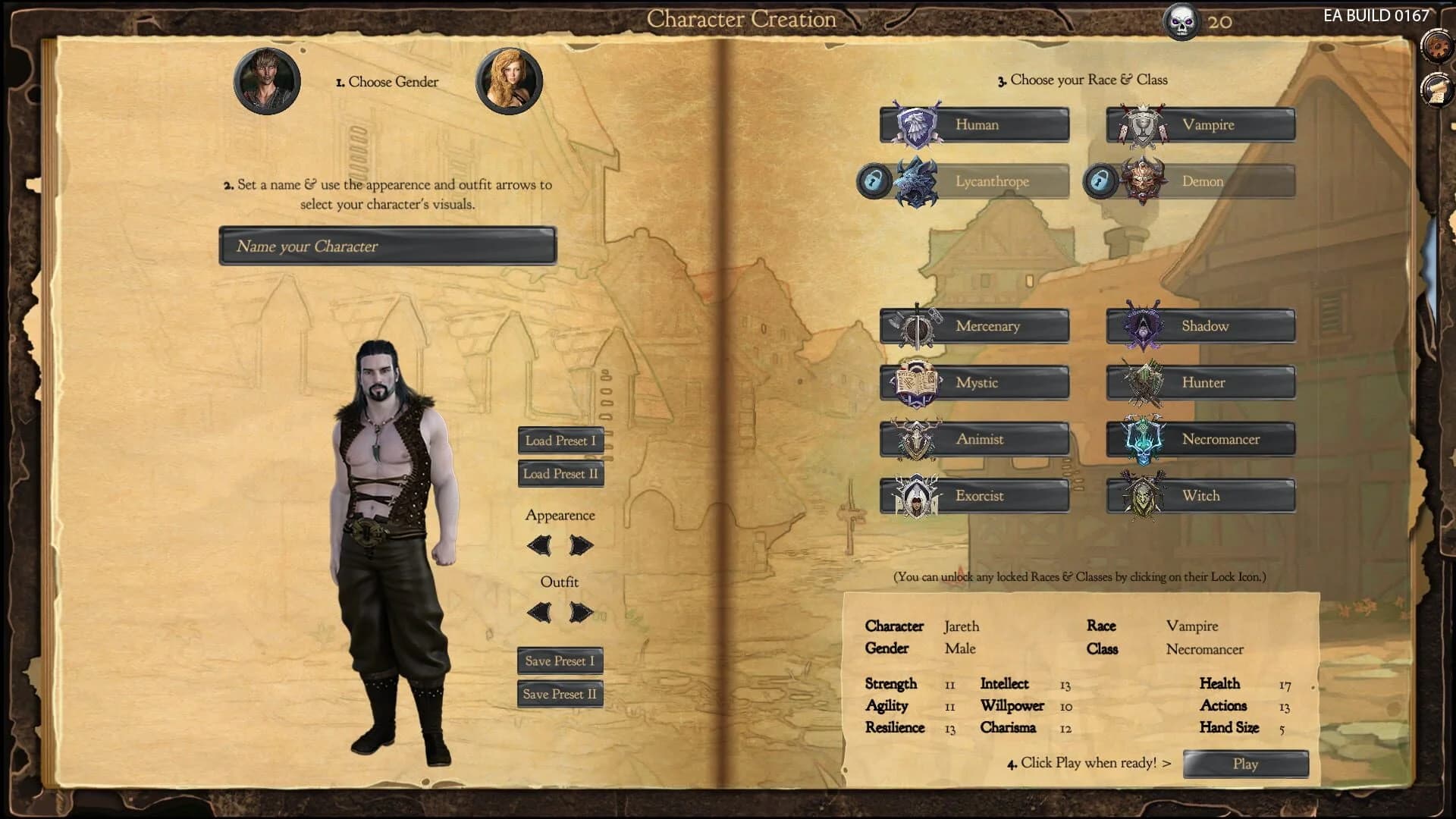Click the skull counter icon at the top
1456x819 pixels.
(1181, 20)
